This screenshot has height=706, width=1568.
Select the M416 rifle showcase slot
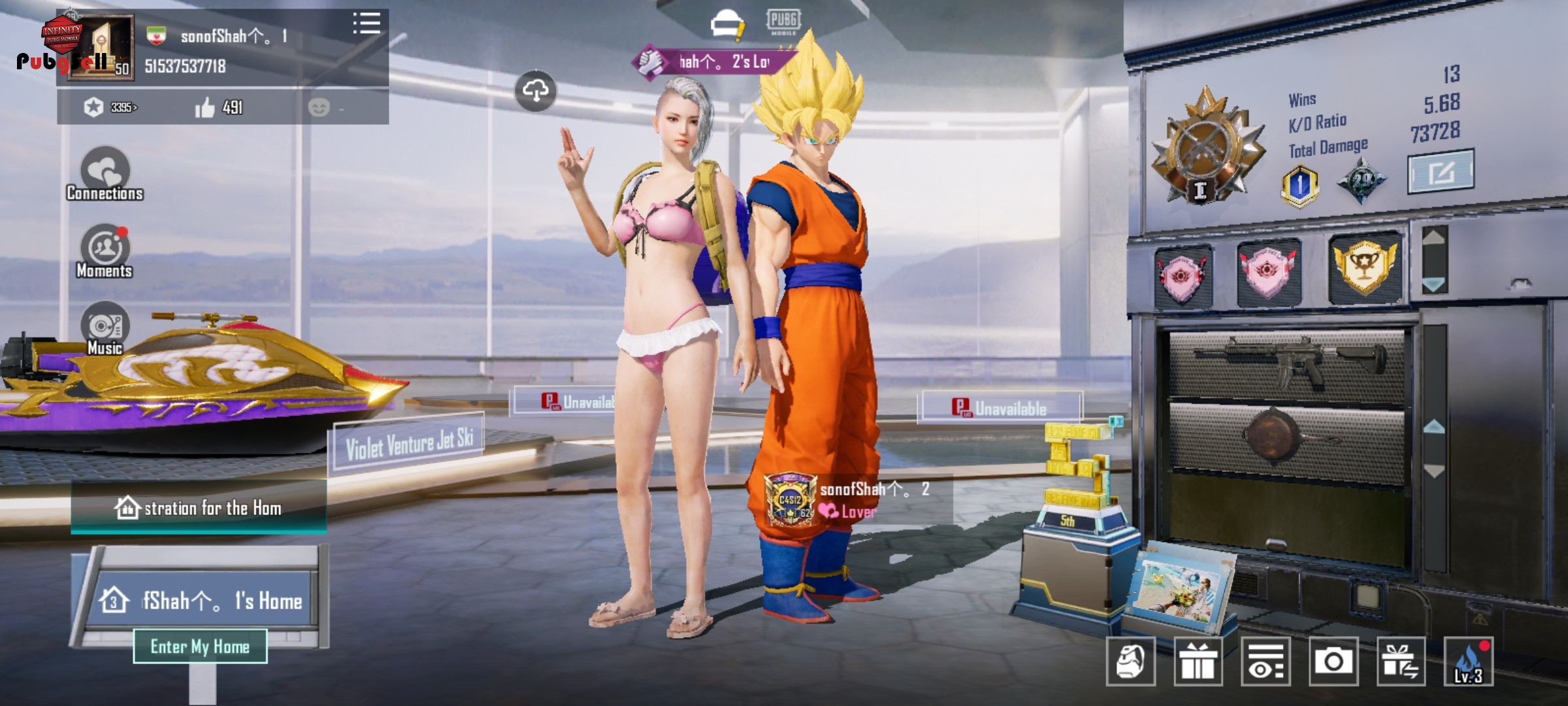click(1286, 363)
